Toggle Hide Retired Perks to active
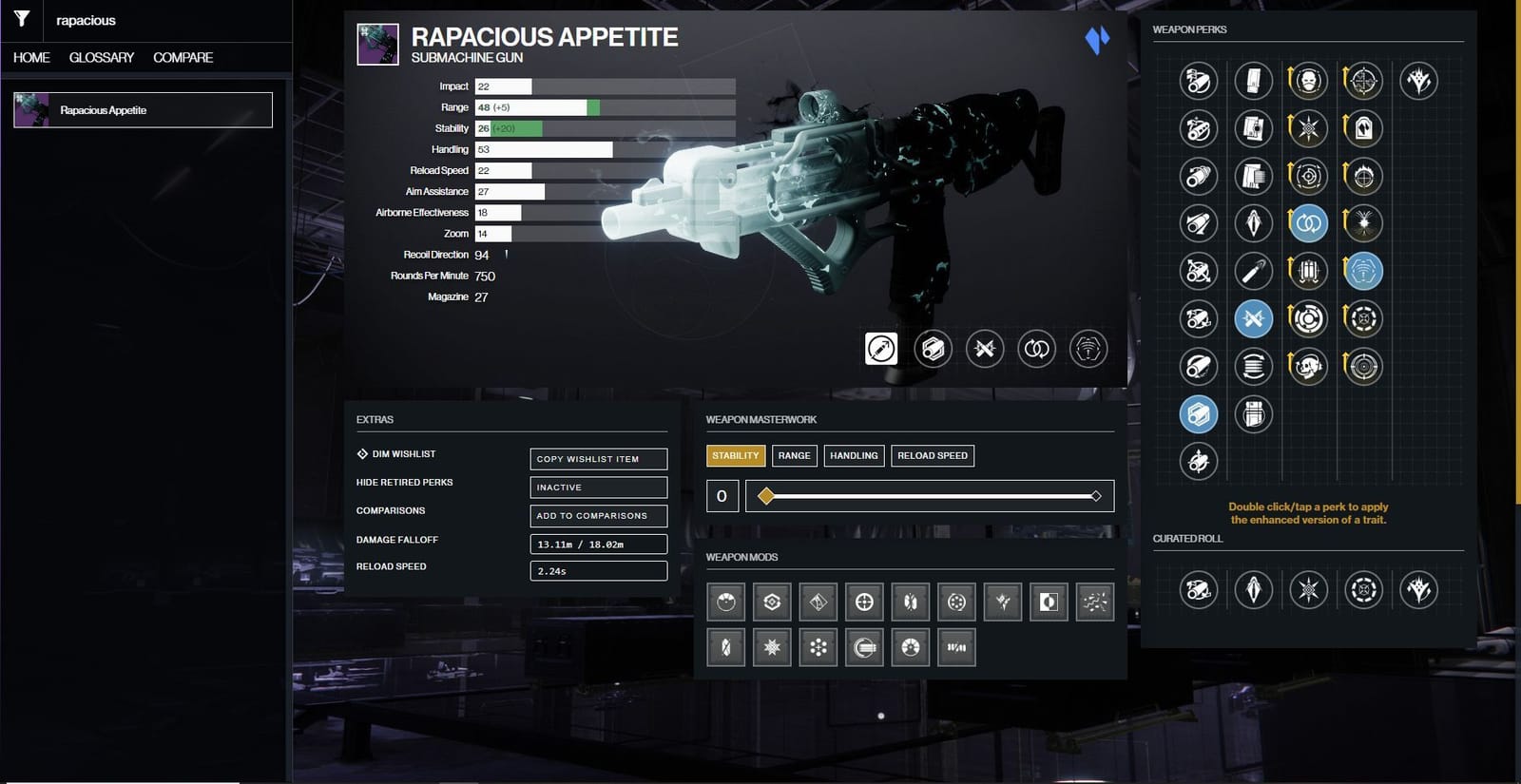1521x784 pixels. coord(598,487)
